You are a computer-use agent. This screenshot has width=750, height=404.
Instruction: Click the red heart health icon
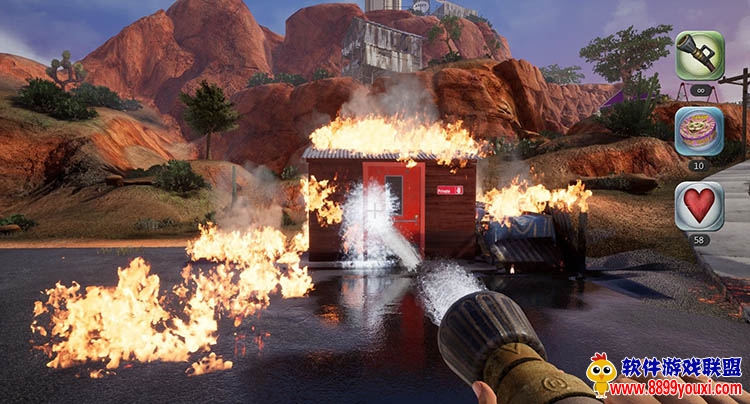pyautogui.click(x=699, y=206)
